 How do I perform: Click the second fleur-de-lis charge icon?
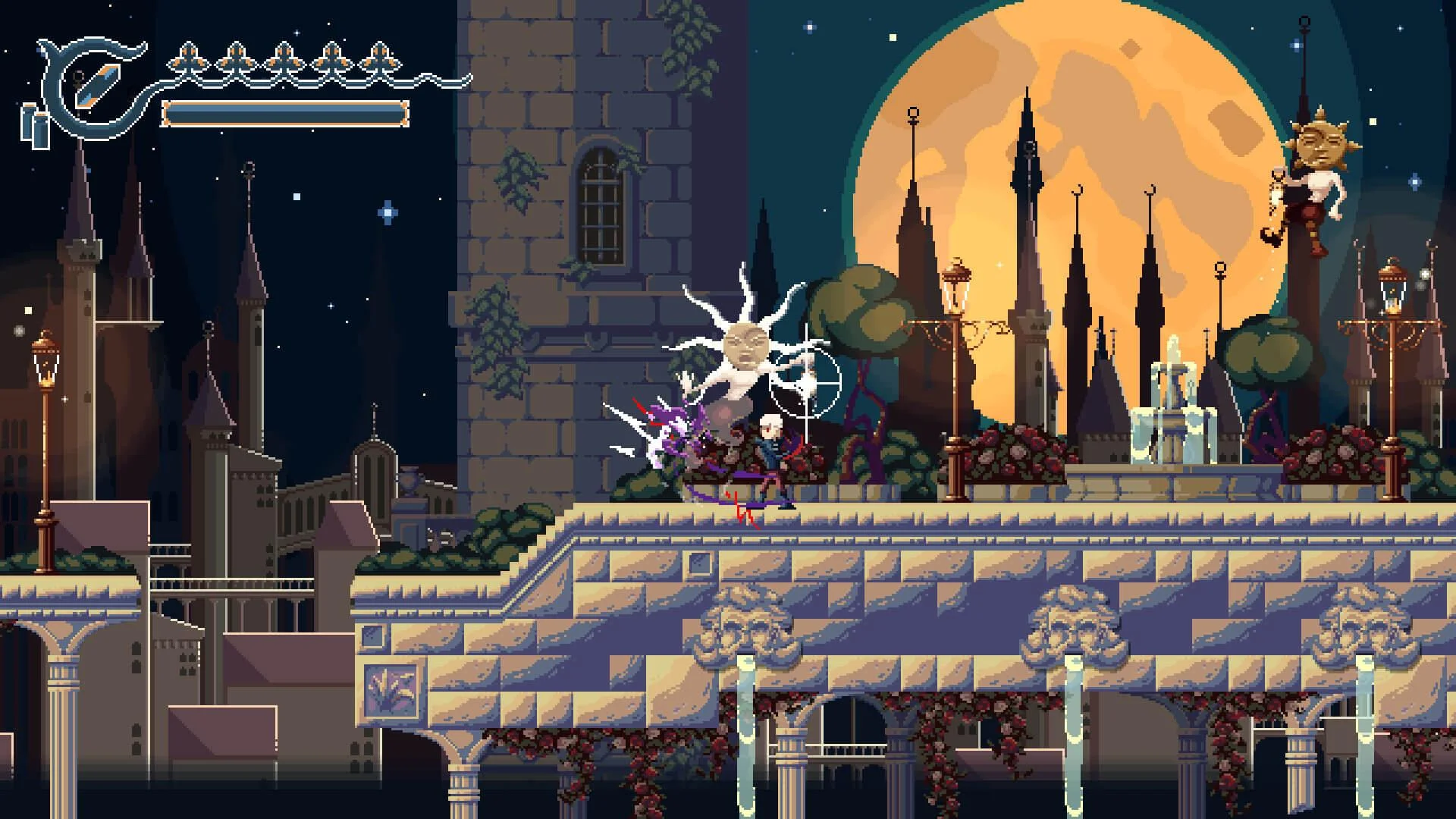tap(235, 58)
